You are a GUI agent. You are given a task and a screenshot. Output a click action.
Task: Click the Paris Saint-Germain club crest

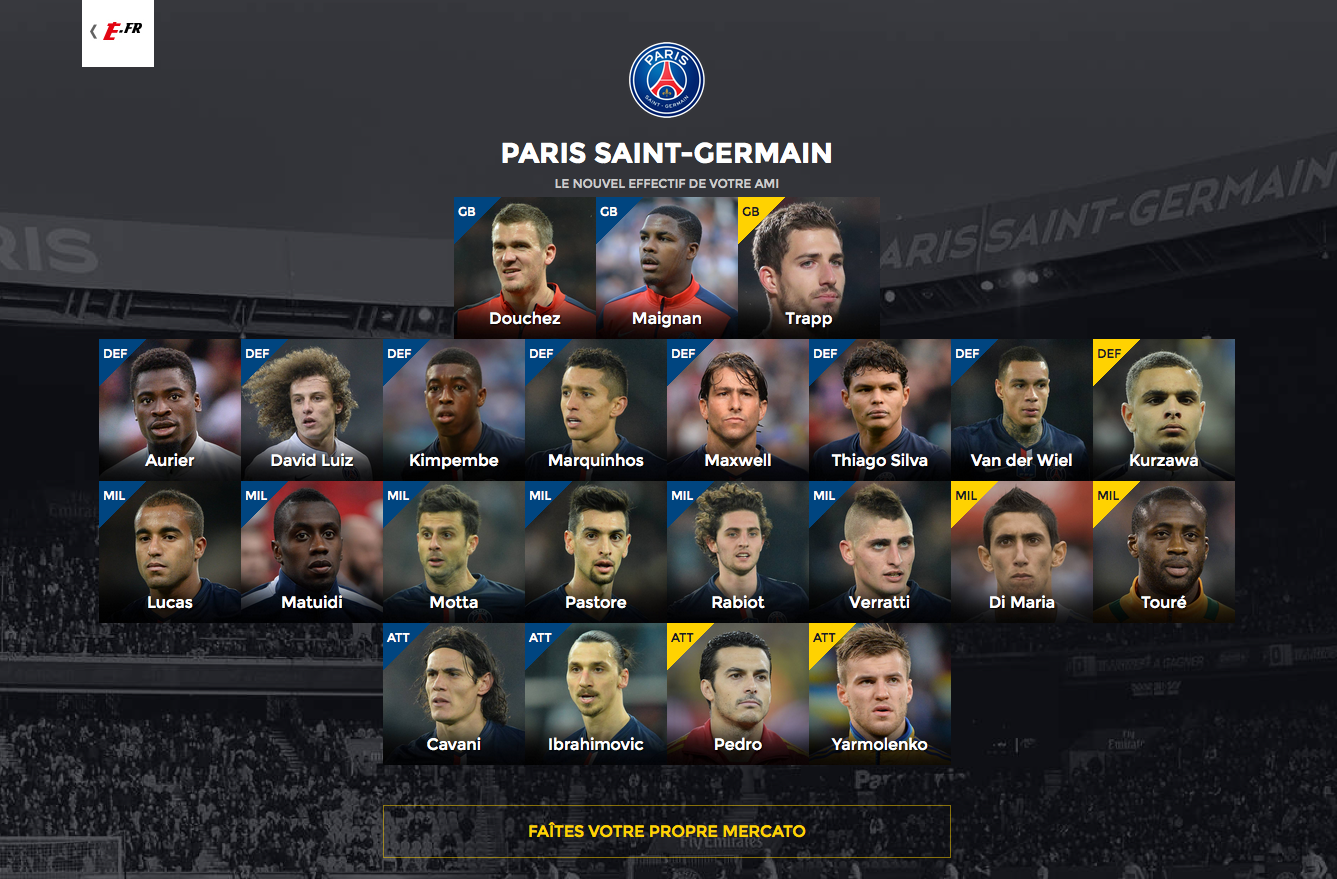[667, 80]
